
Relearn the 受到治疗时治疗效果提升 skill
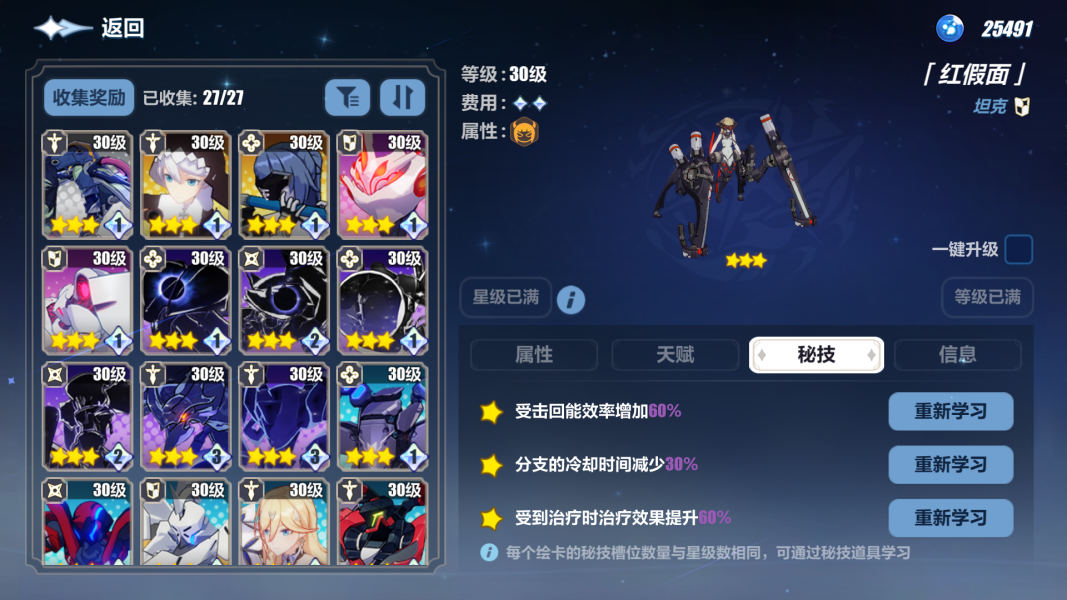[x=950, y=518]
